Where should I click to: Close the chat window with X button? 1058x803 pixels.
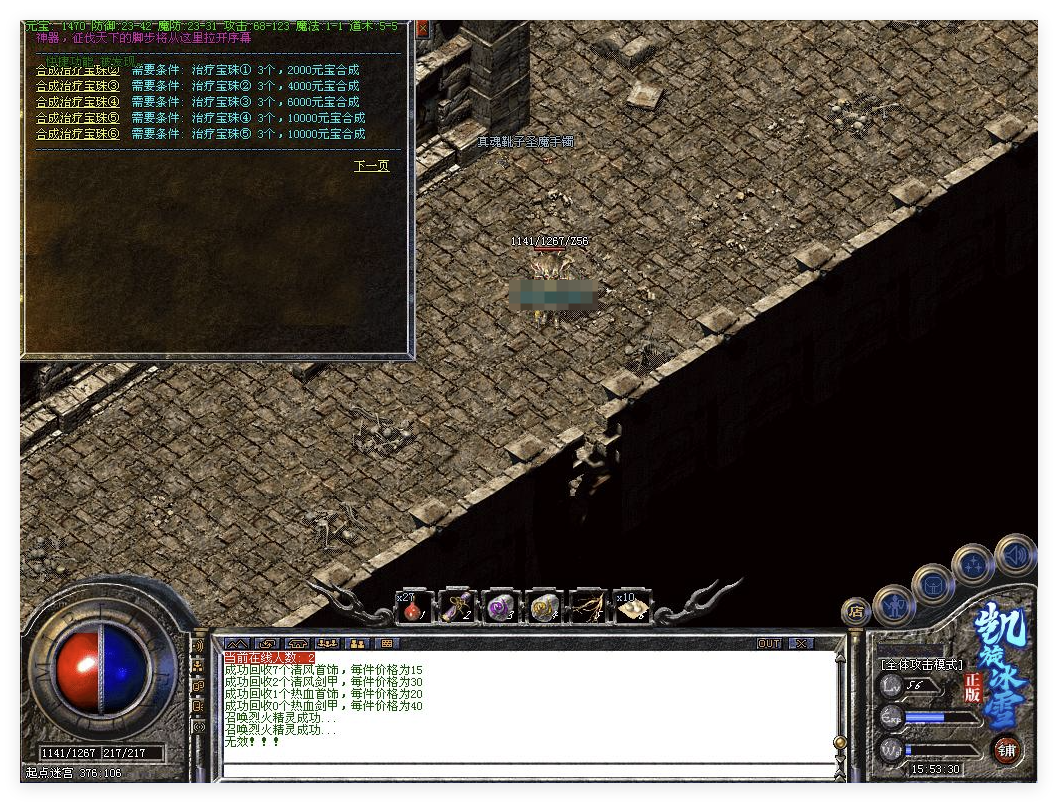tap(799, 643)
